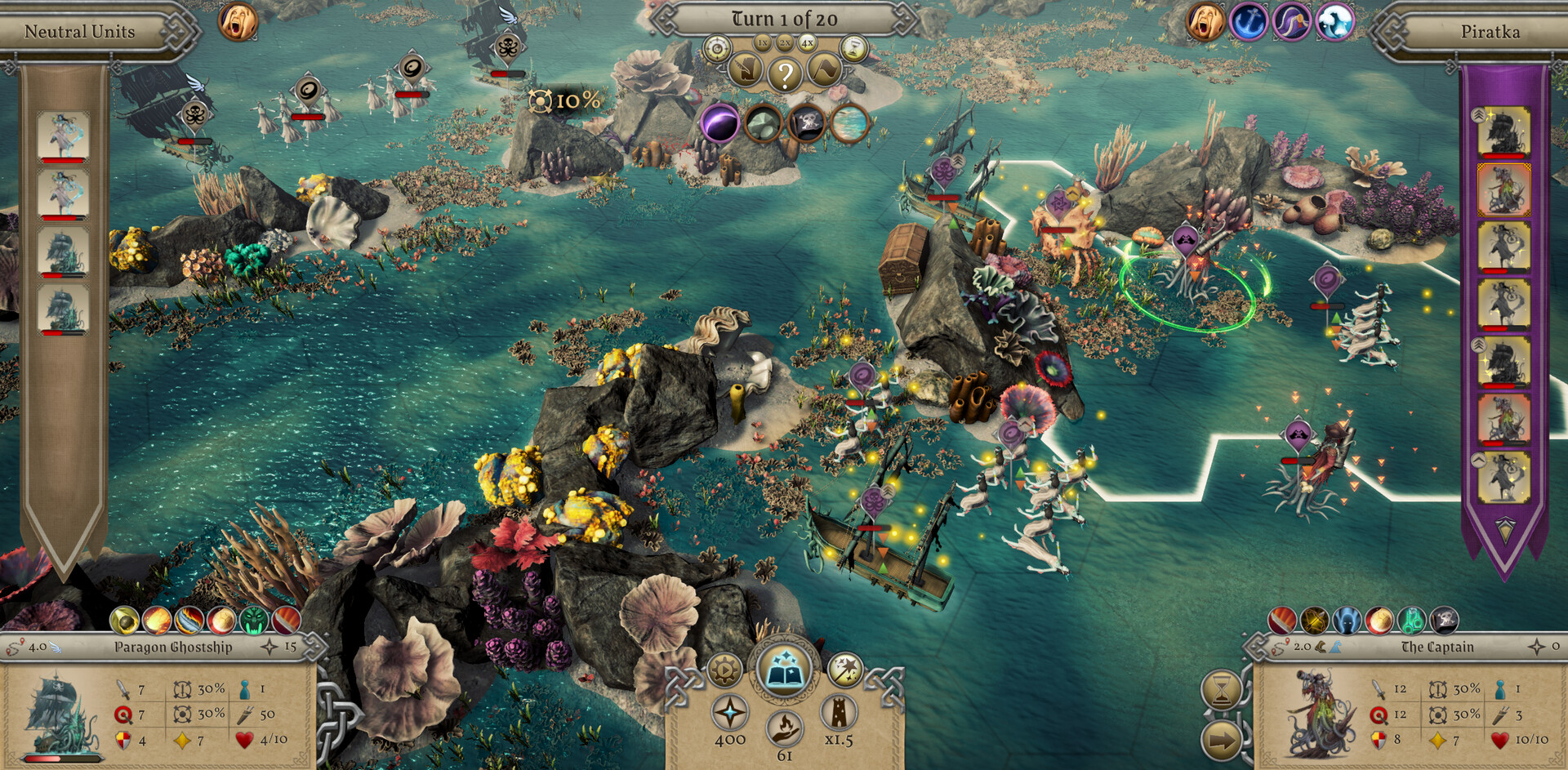Screen dimensions: 1568x770
Task: Select the highlighted unit portrait in Piratka's banner
Action: point(1503,189)
